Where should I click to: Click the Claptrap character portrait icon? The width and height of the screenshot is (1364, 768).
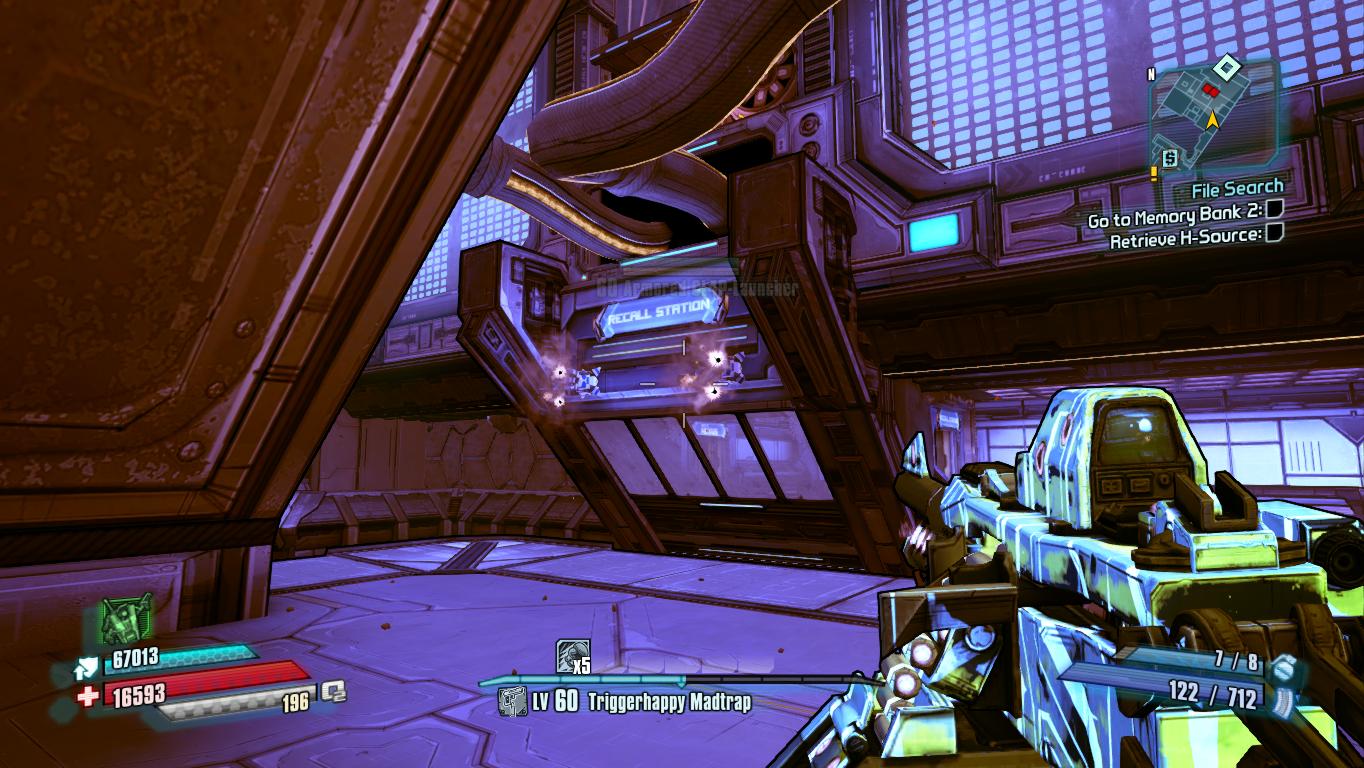126,620
